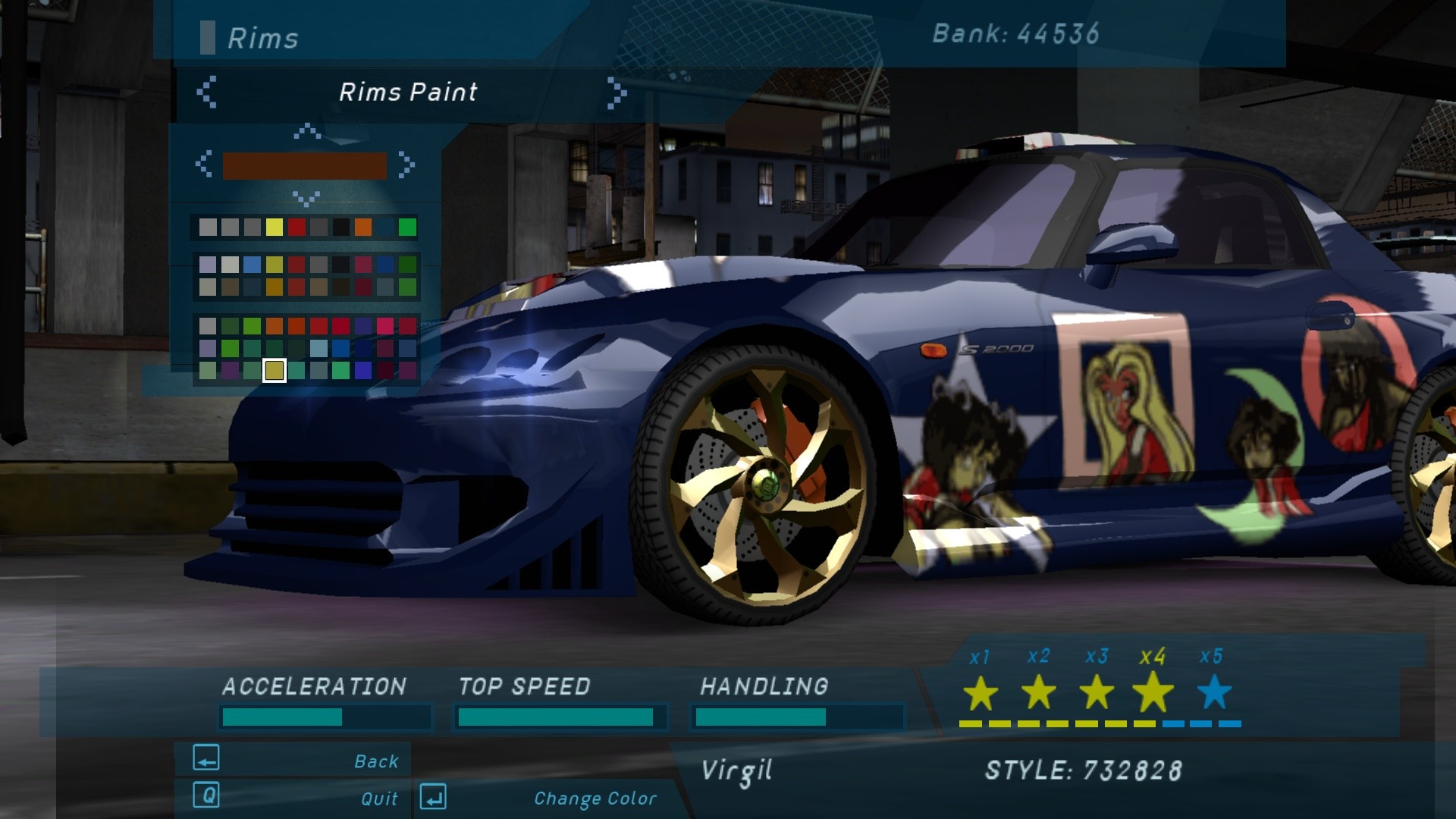The height and width of the screenshot is (819, 1456).
Task: Go to next category right of Rims Paint
Action: point(617,93)
